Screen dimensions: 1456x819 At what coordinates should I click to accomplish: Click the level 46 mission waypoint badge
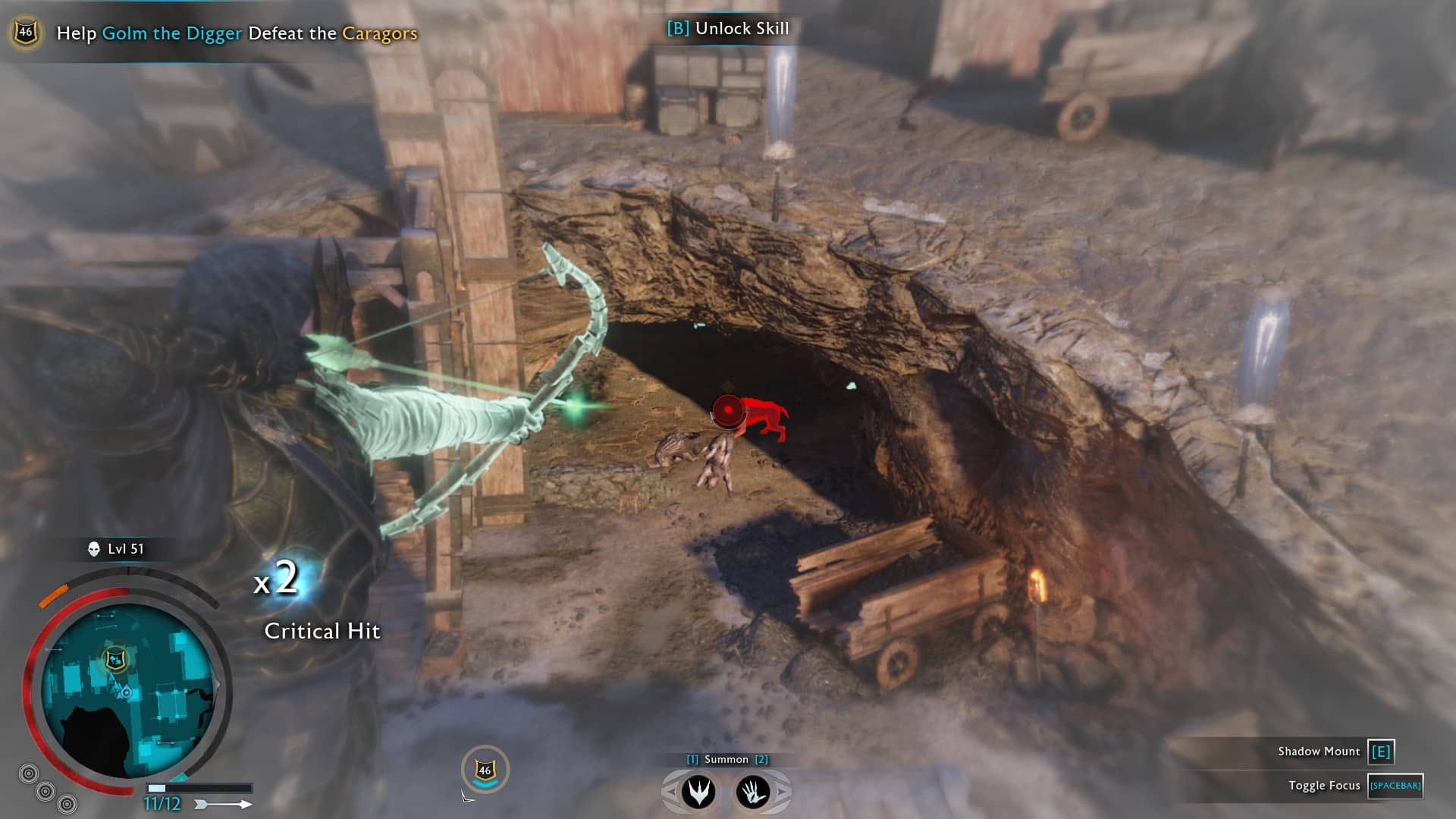coord(485,770)
